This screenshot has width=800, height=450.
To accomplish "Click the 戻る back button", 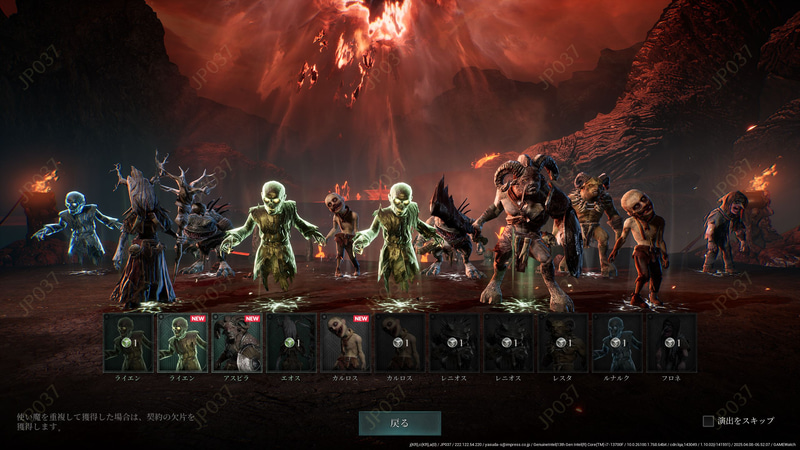I will 399,423.
